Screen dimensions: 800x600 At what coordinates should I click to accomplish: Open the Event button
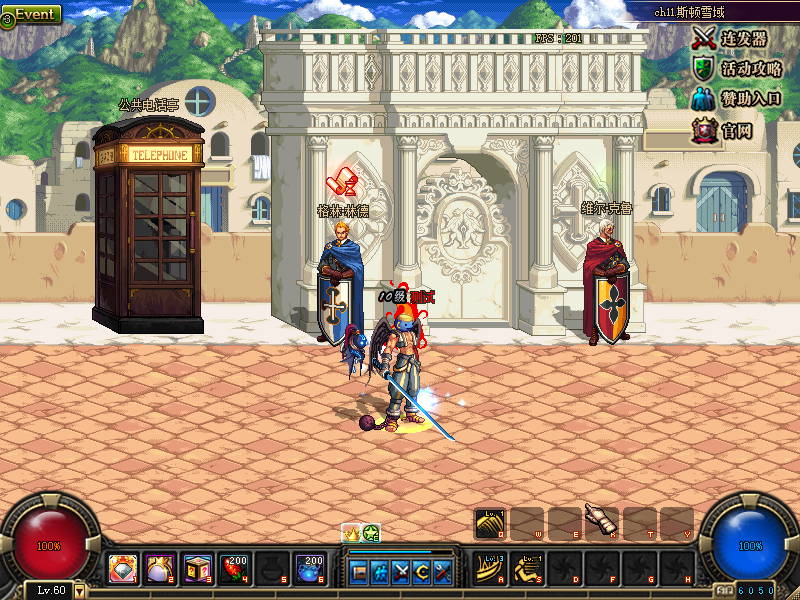tap(32, 15)
